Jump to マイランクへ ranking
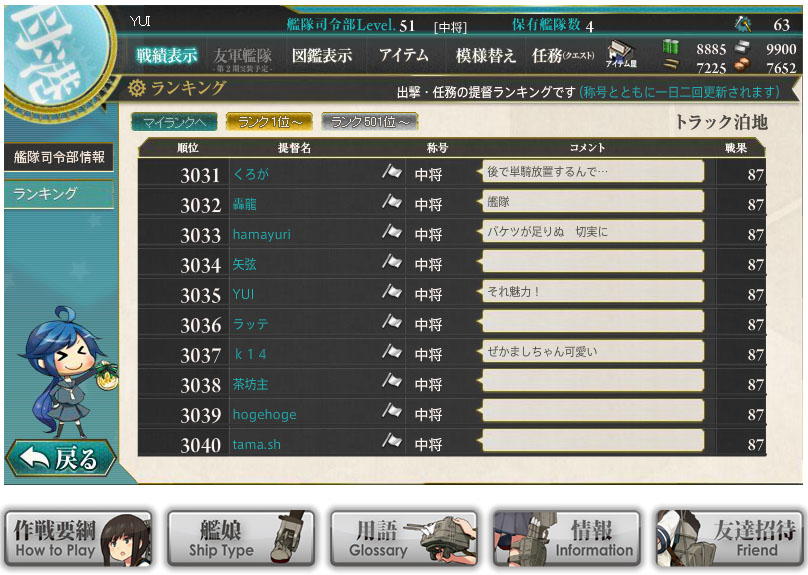The height and width of the screenshot is (575, 808). 173,122
